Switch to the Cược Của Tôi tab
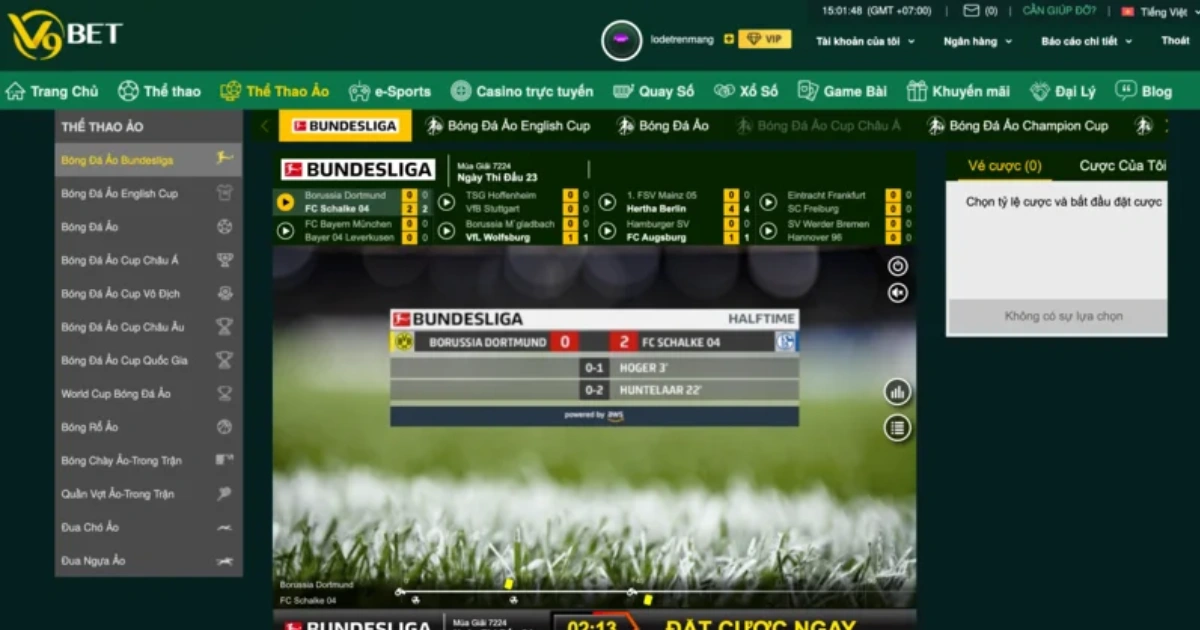The height and width of the screenshot is (630, 1200). pos(1122,166)
